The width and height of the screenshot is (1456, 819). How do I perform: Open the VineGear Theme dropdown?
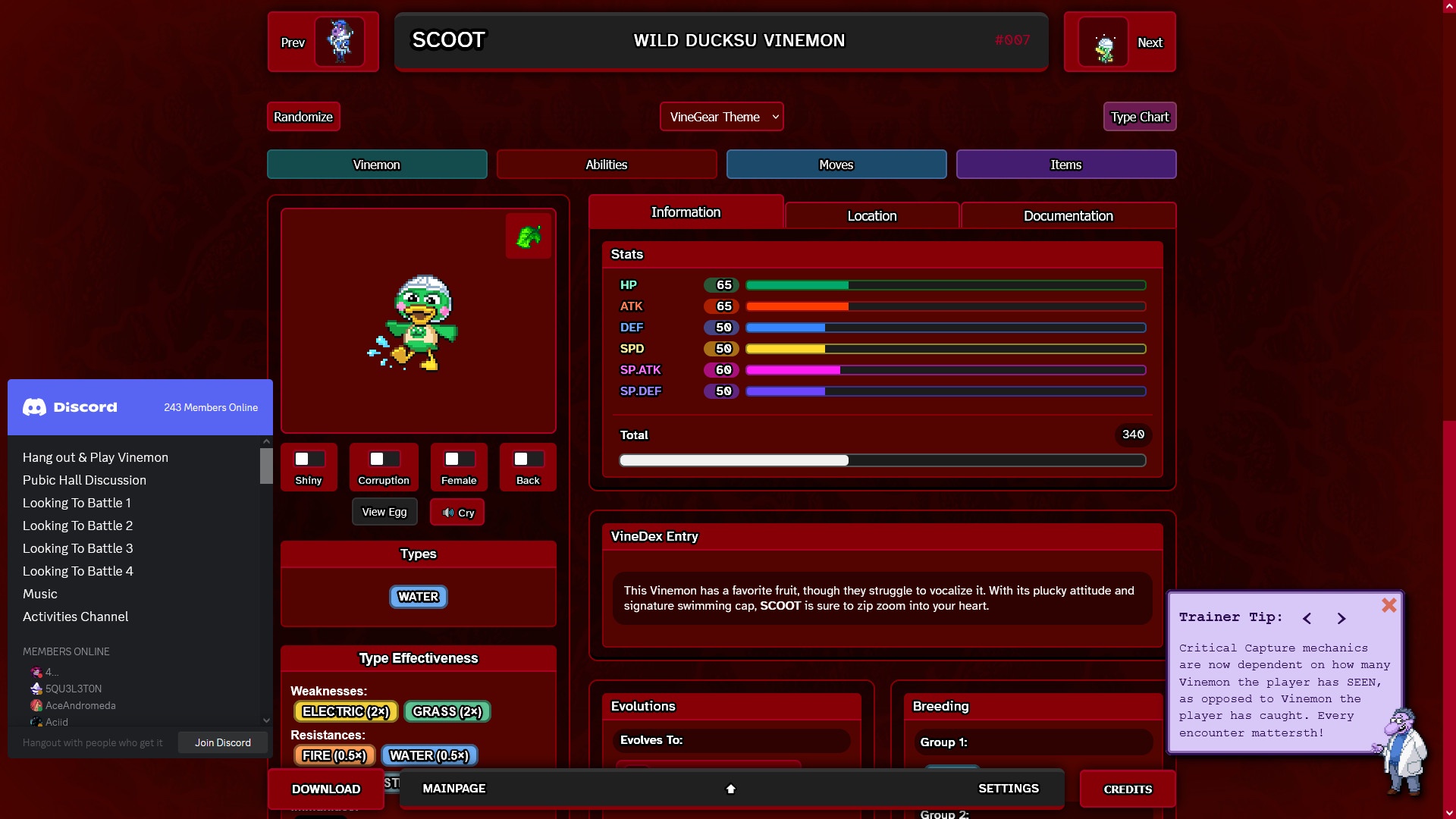[721, 117]
